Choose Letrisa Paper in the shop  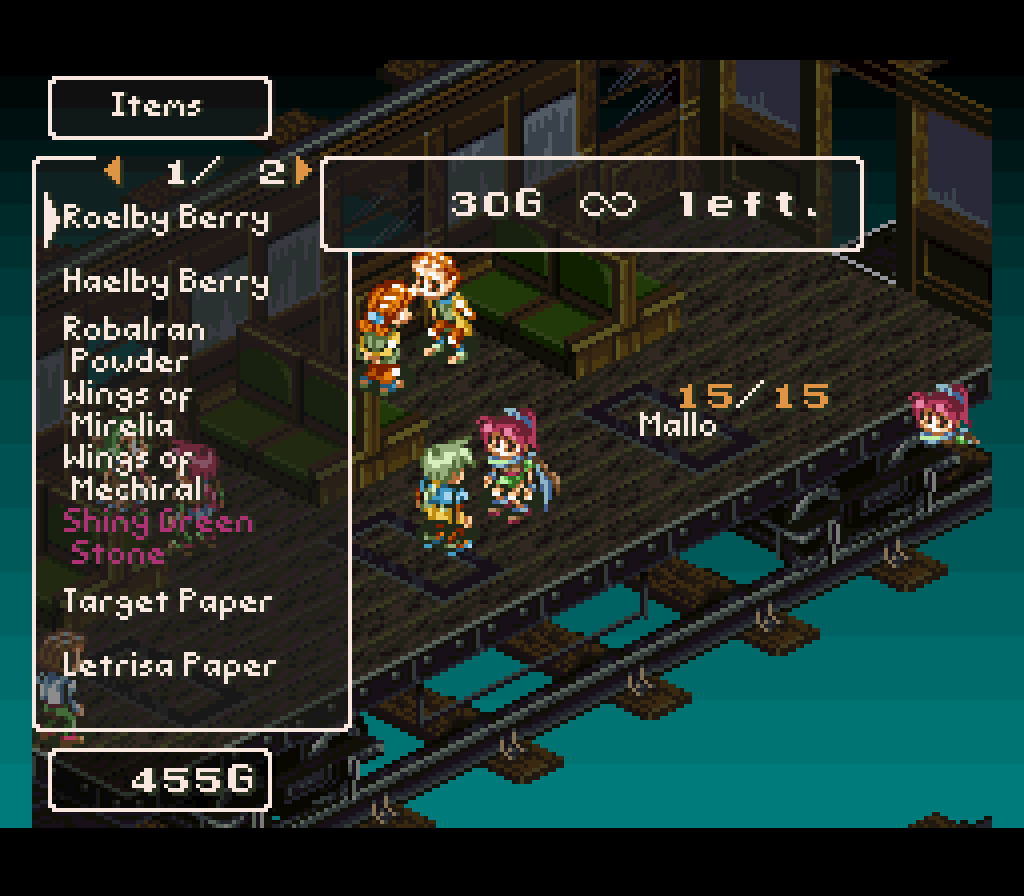[x=168, y=666]
